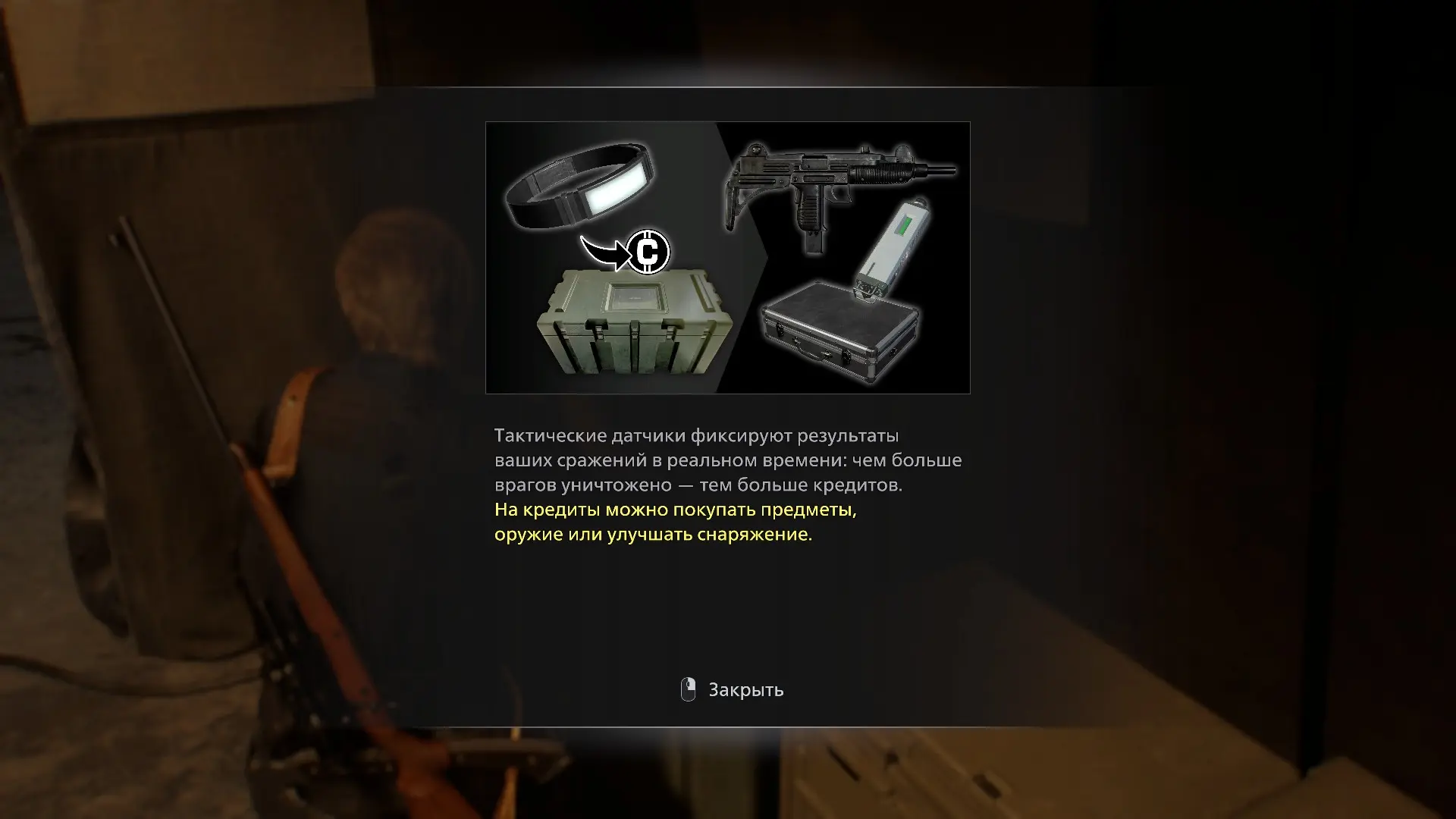Close the tactical sensors tutorial popup
Screen dimensions: 1456x819
pos(733,690)
